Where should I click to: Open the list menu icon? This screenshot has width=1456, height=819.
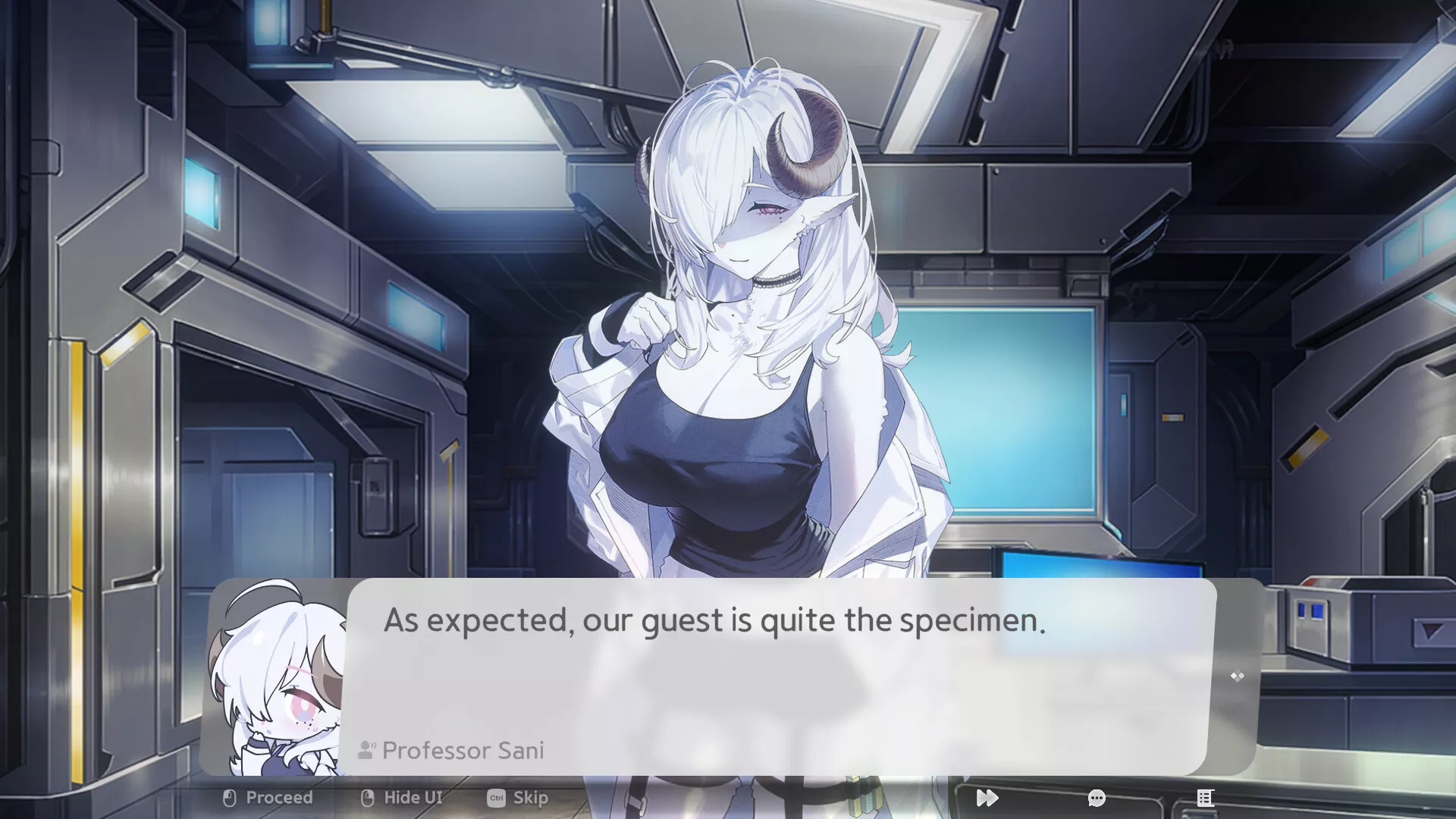click(x=1205, y=798)
